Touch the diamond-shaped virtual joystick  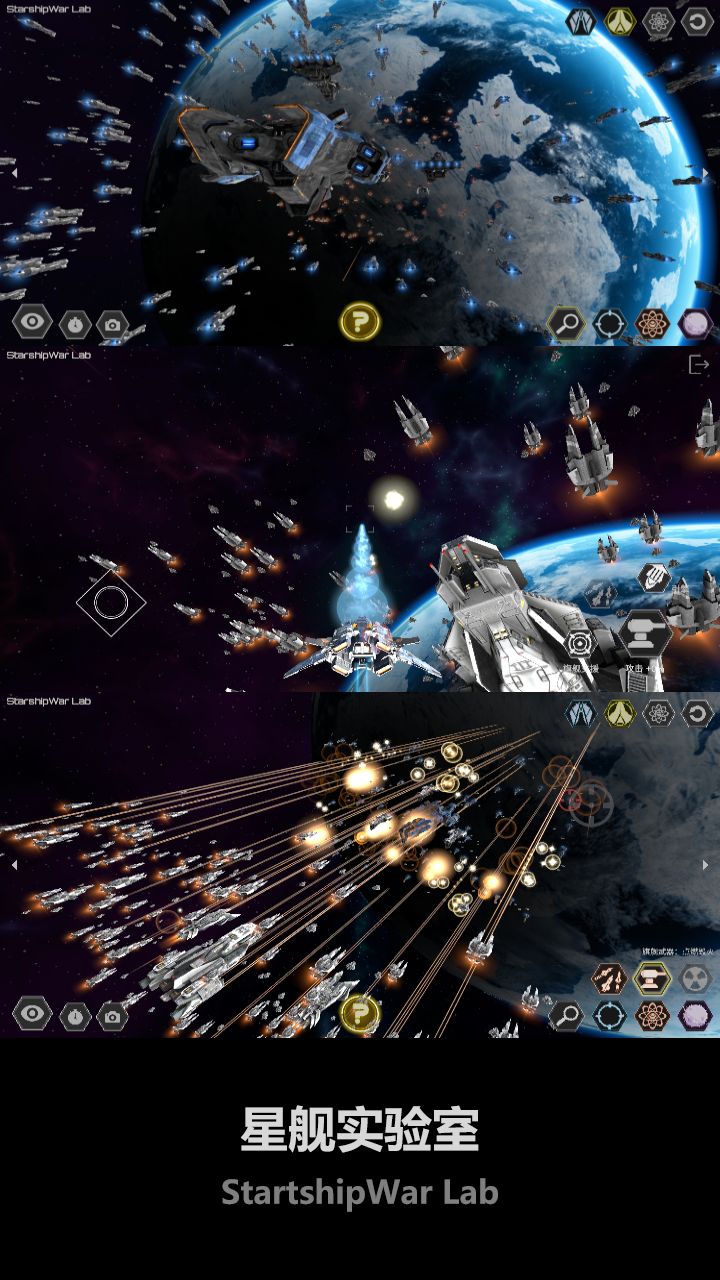(111, 602)
